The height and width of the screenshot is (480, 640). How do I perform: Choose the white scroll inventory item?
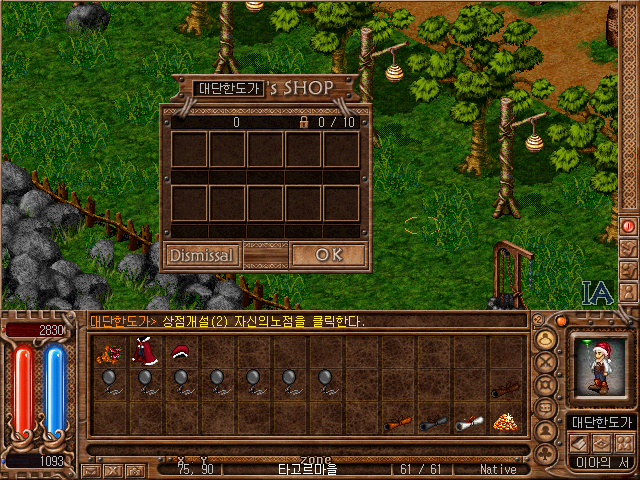pos(469,423)
